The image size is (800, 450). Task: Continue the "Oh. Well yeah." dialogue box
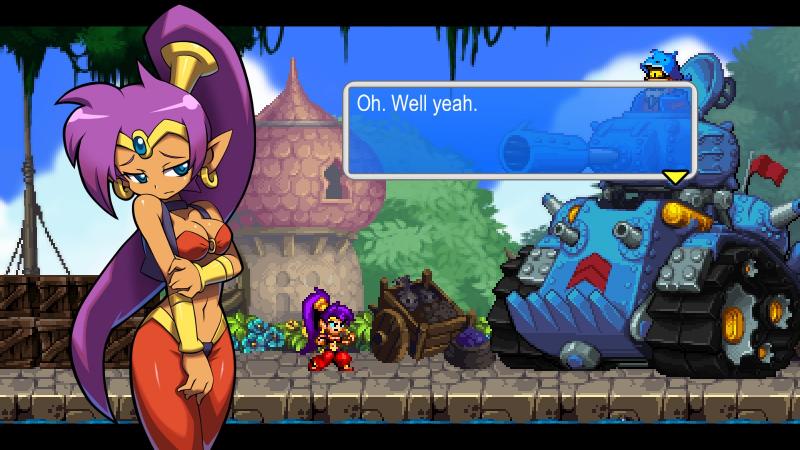tap(519, 130)
